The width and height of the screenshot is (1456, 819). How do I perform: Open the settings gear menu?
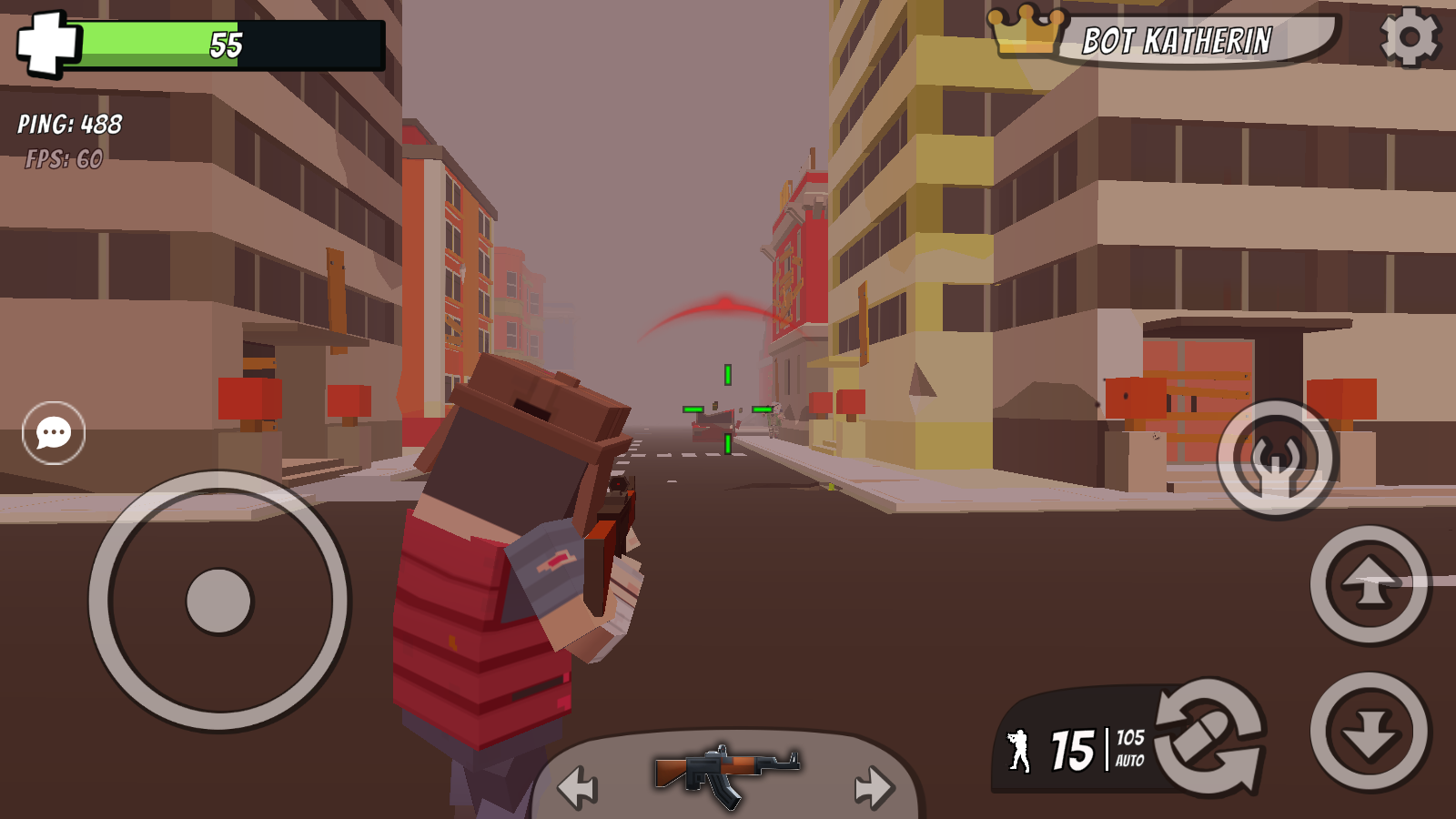point(1410,37)
